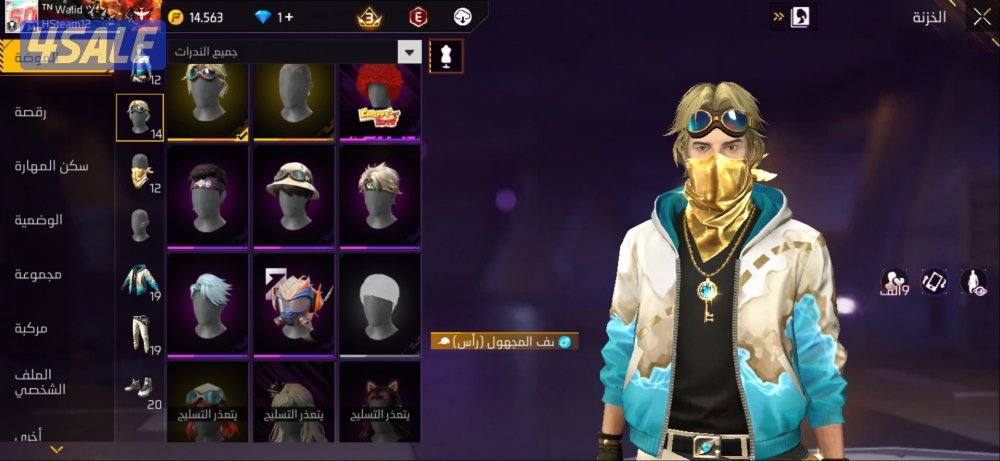Select the رقصة emote category
This screenshot has width=1000, height=461.
[38, 112]
